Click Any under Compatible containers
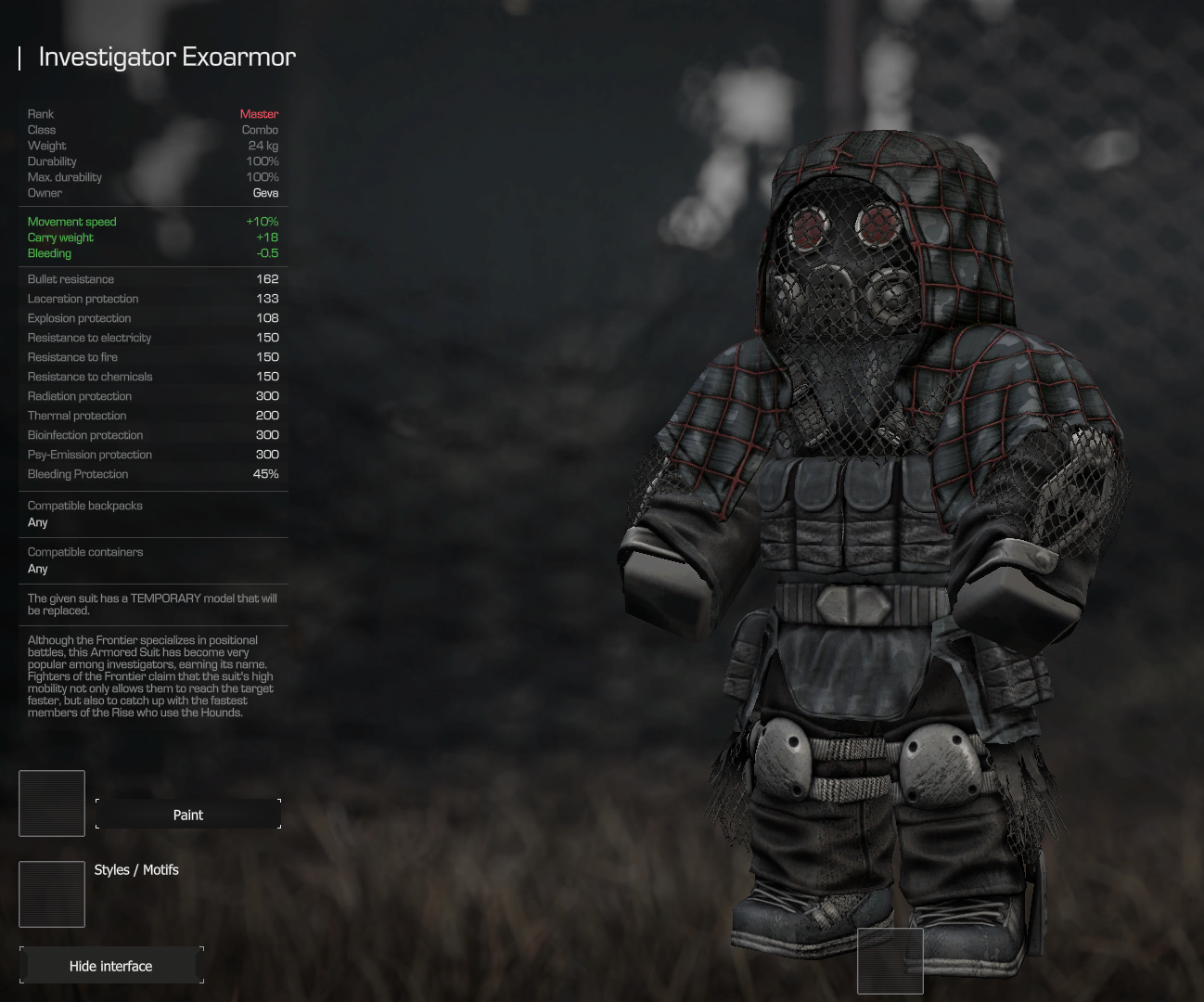 (x=37, y=569)
